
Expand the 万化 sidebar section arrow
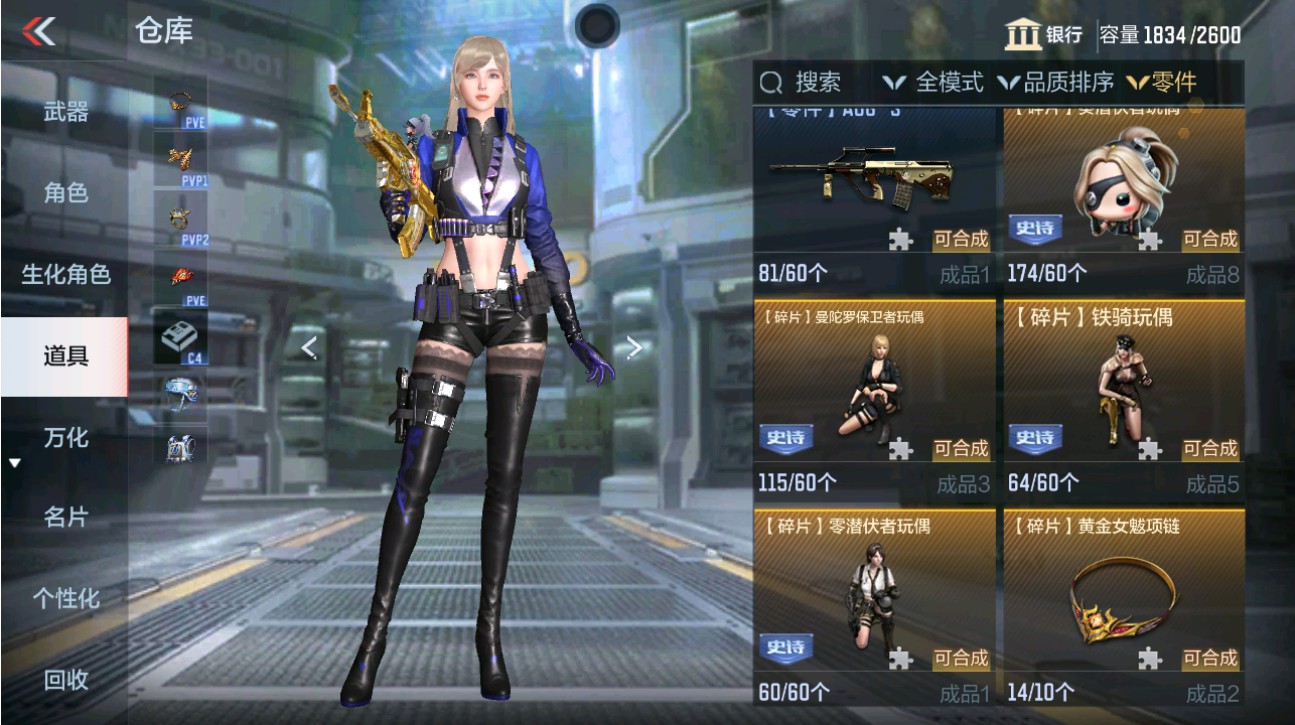[12, 462]
